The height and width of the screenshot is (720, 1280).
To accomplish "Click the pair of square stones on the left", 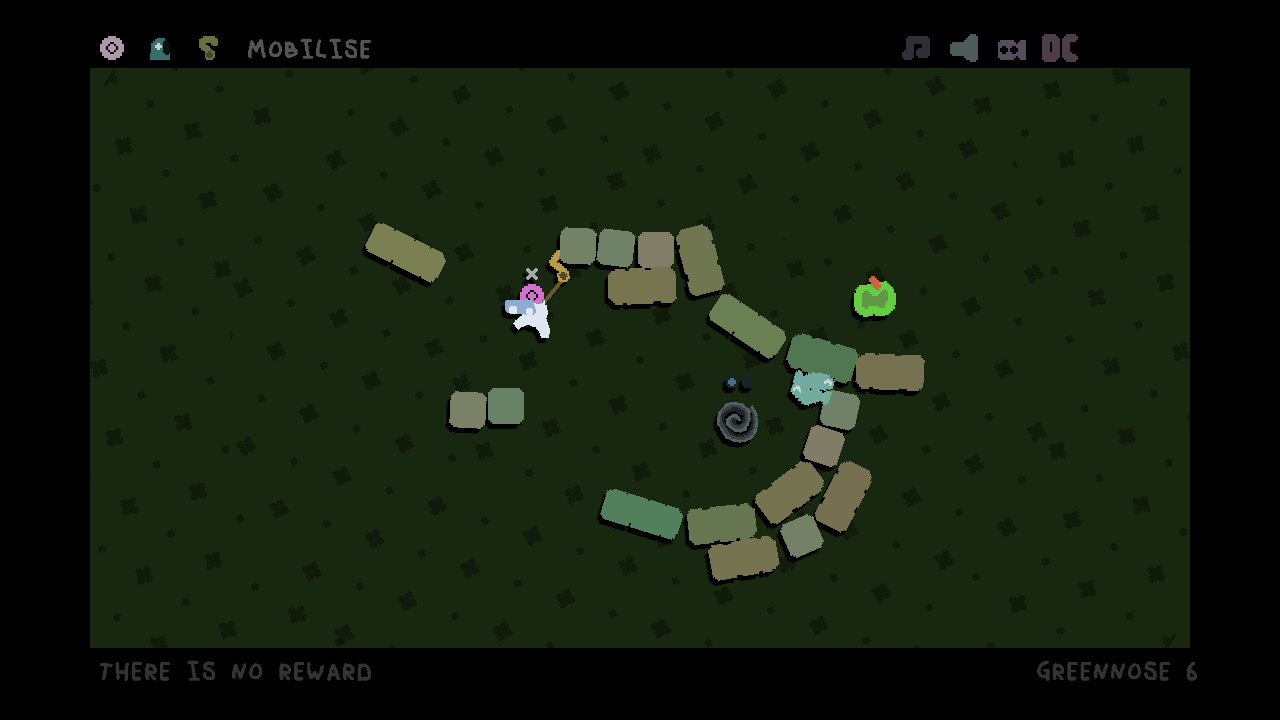I will coord(487,406).
